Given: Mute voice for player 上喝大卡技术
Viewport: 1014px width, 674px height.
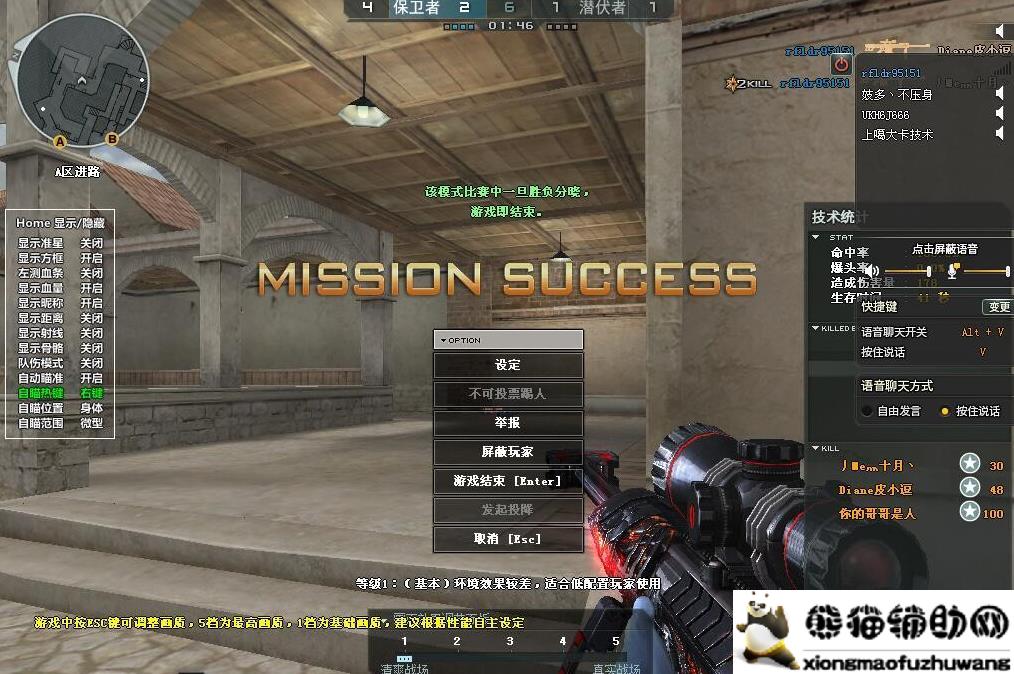Looking at the screenshot, I should [x=999, y=134].
